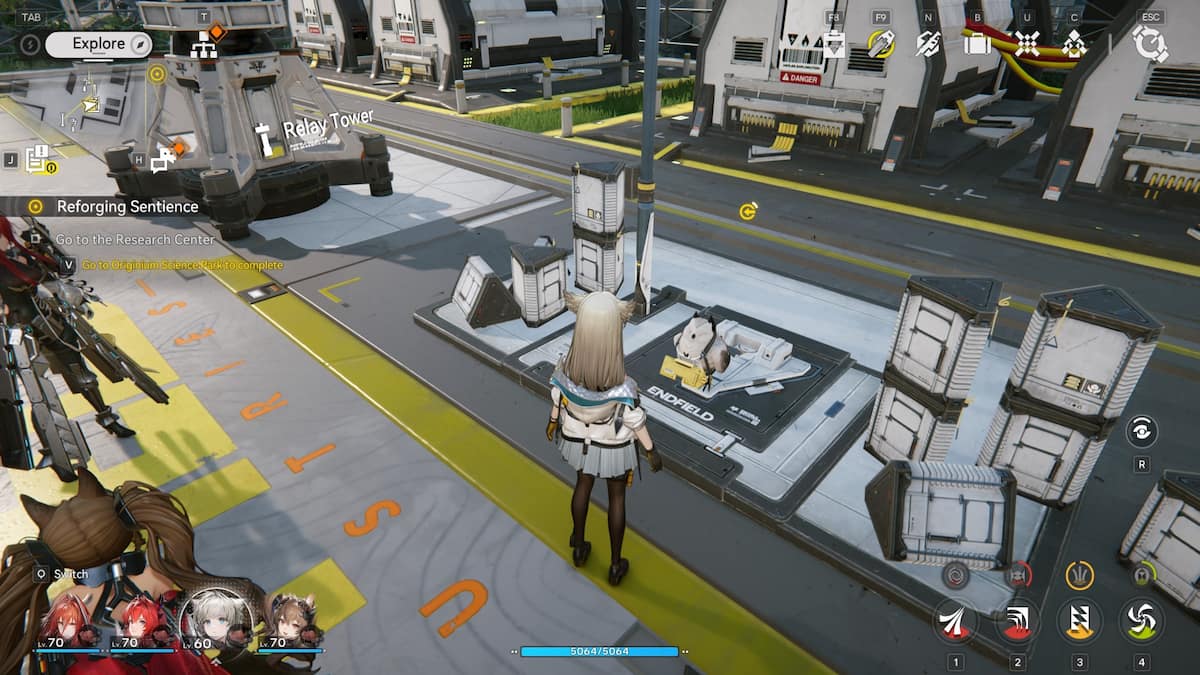Activate the fourth skill with green swirl
This screenshot has width=1200, height=675.
(1140, 620)
